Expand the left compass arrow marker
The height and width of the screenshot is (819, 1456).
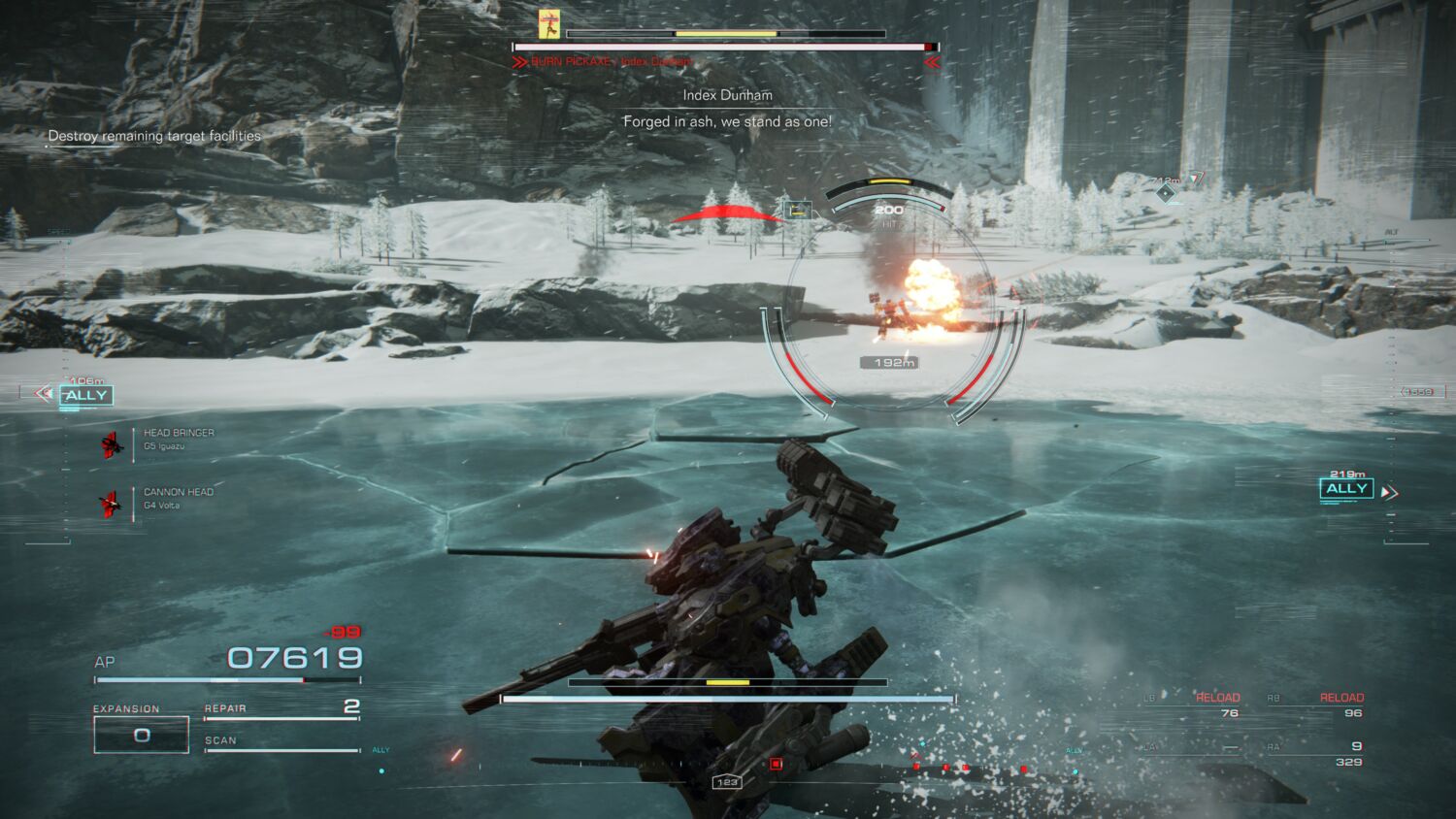coord(42,394)
